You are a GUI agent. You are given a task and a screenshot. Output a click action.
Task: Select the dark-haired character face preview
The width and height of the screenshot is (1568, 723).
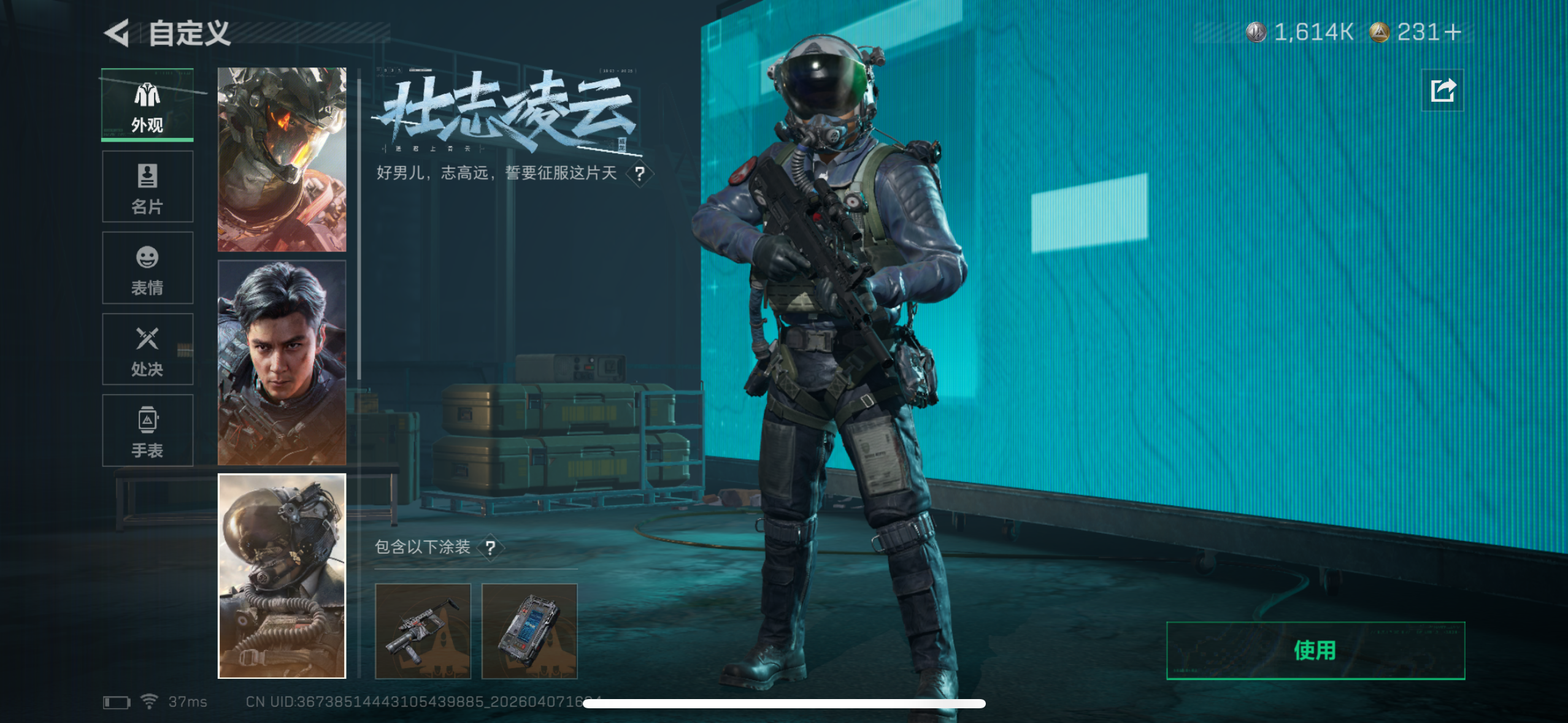(x=282, y=362)
